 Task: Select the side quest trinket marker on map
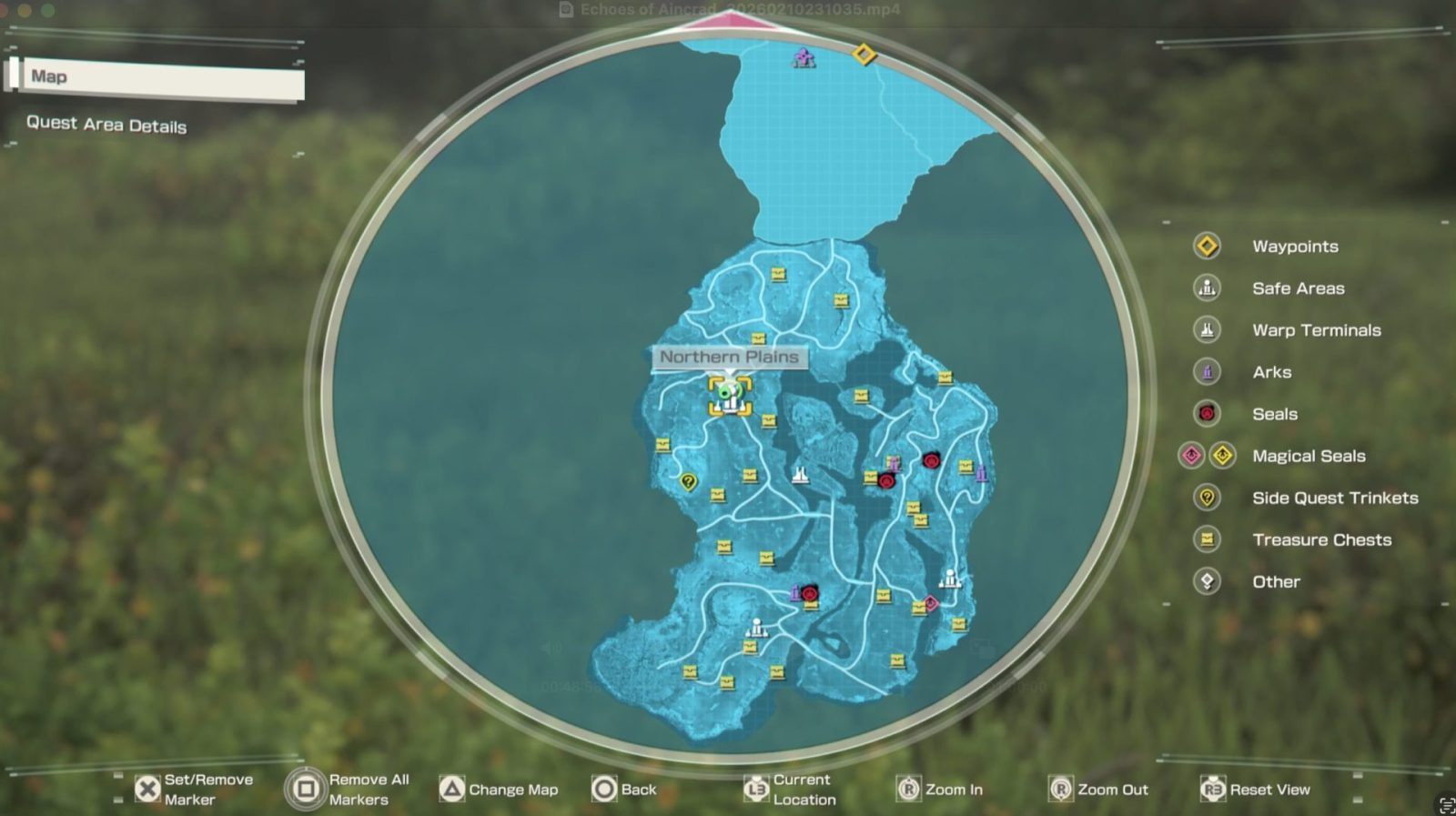pos(688,482)
